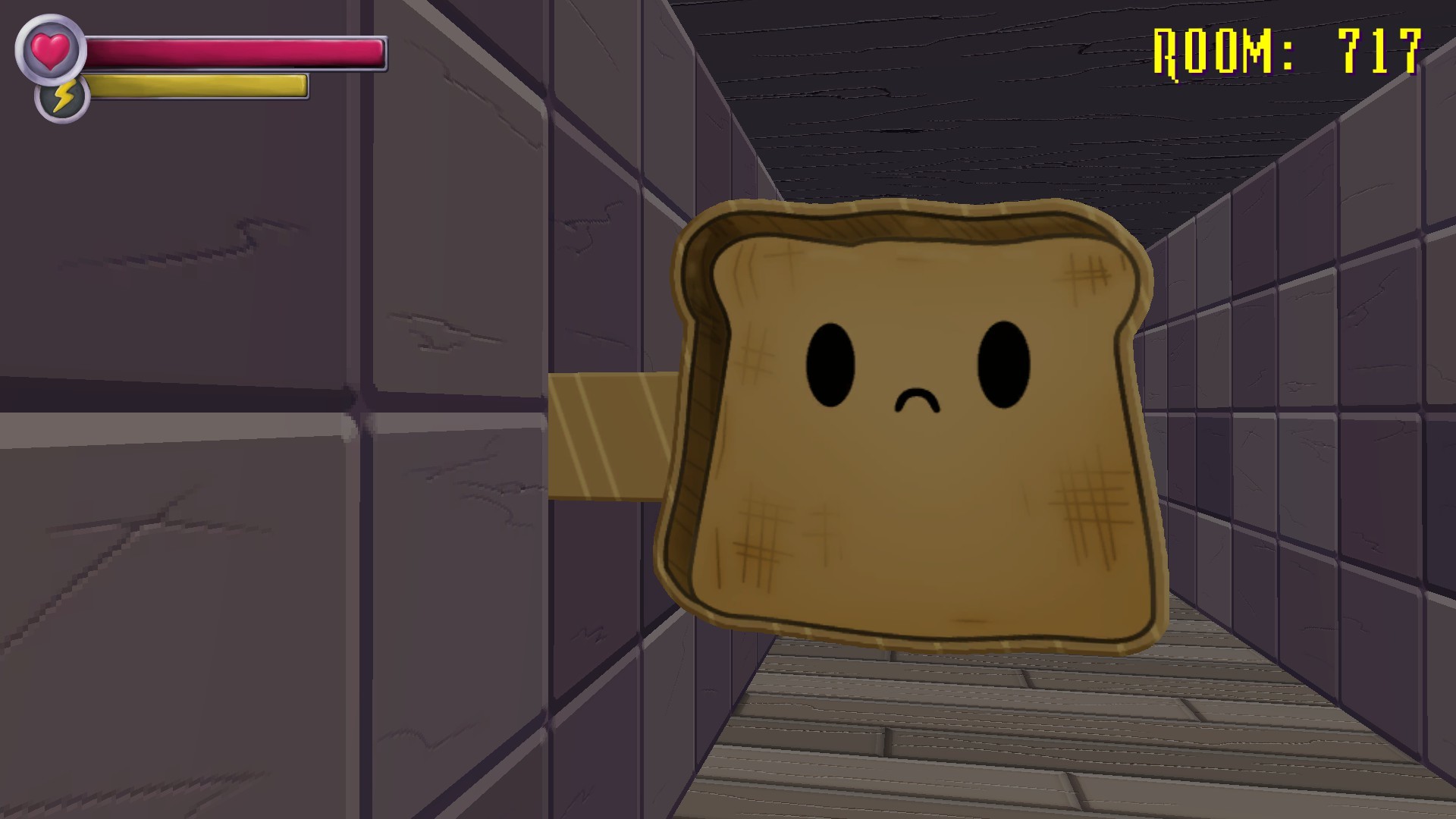1456x819 pixels.
Task: Toggle the lightning stamina indicator
Action: pyautogui.click(x=62, y=96)
